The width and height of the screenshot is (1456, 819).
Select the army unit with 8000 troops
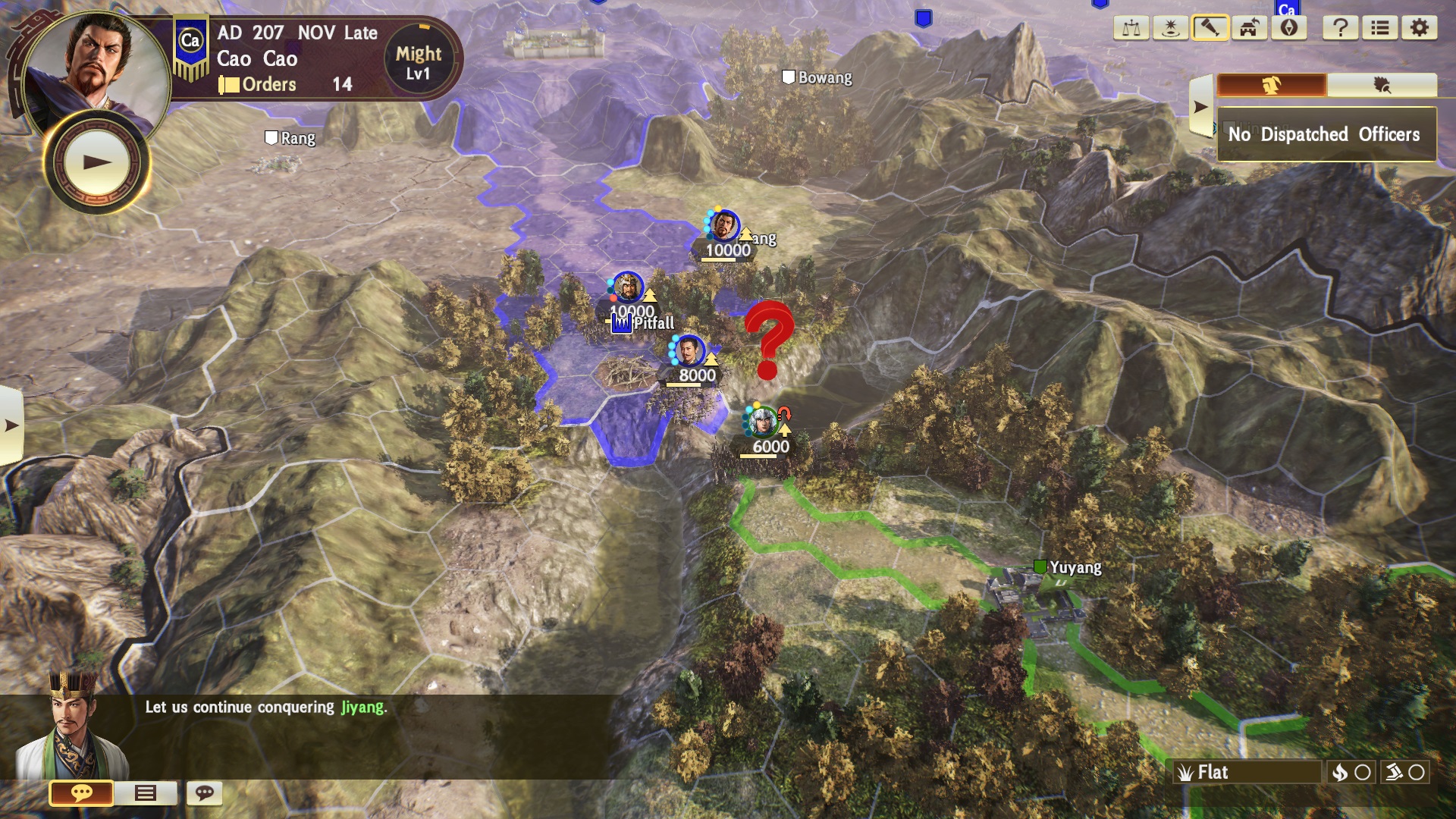coord(689,353)
